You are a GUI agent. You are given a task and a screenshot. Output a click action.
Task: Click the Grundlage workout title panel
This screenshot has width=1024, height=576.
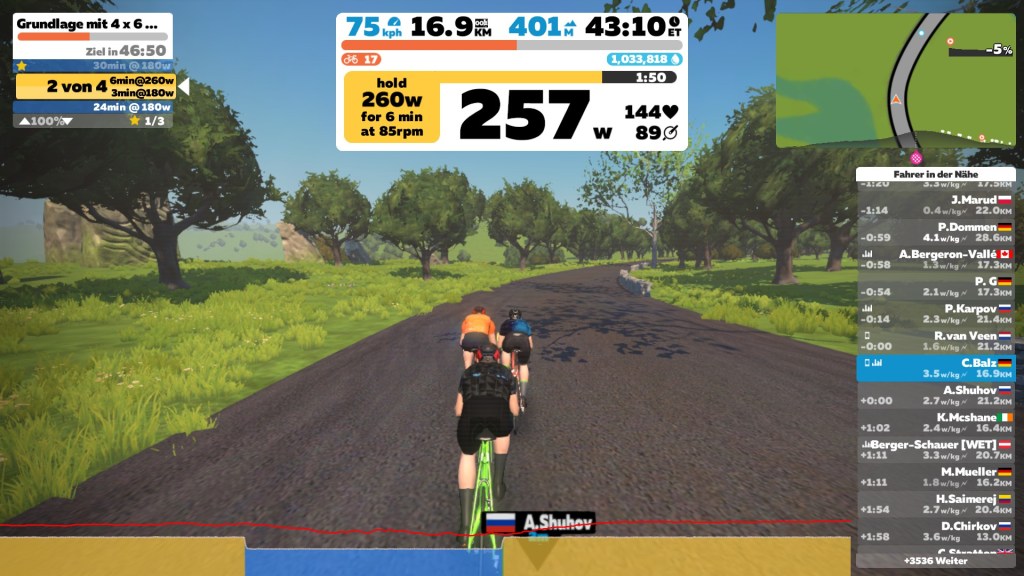pos(94,24)
